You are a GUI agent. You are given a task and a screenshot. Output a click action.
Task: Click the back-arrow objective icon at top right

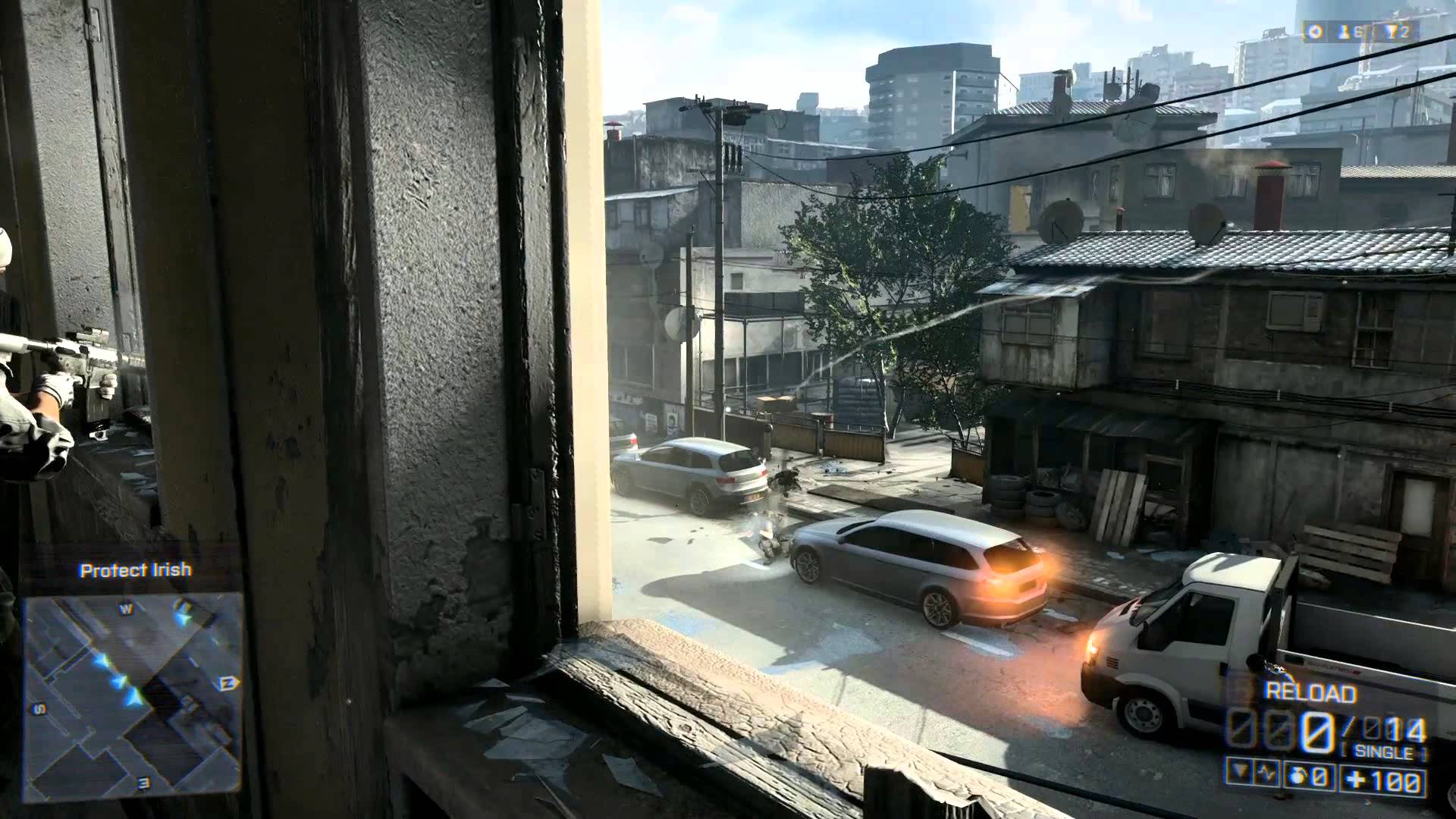click(x=1316, y=31)
